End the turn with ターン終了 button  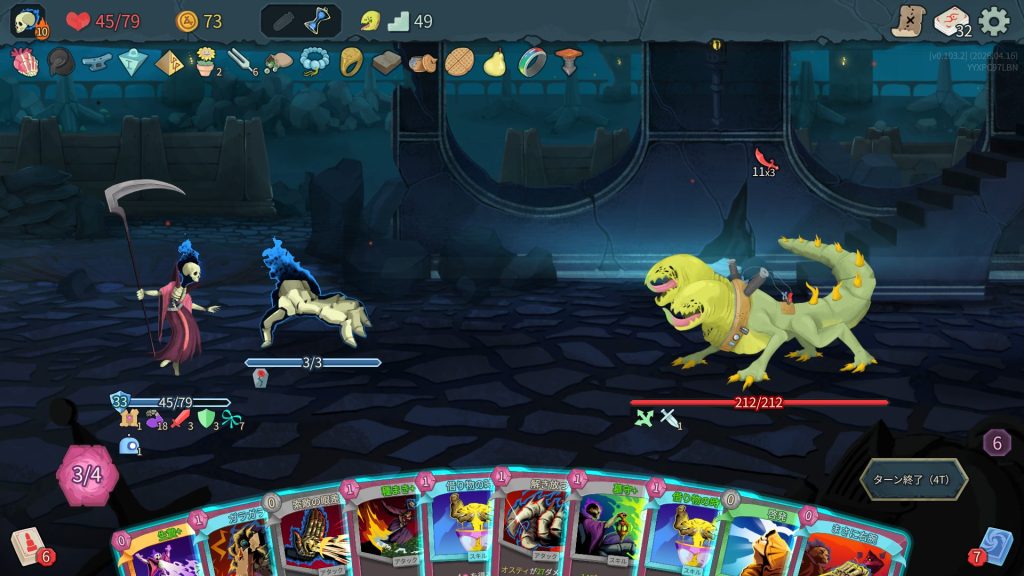[913, 480]
